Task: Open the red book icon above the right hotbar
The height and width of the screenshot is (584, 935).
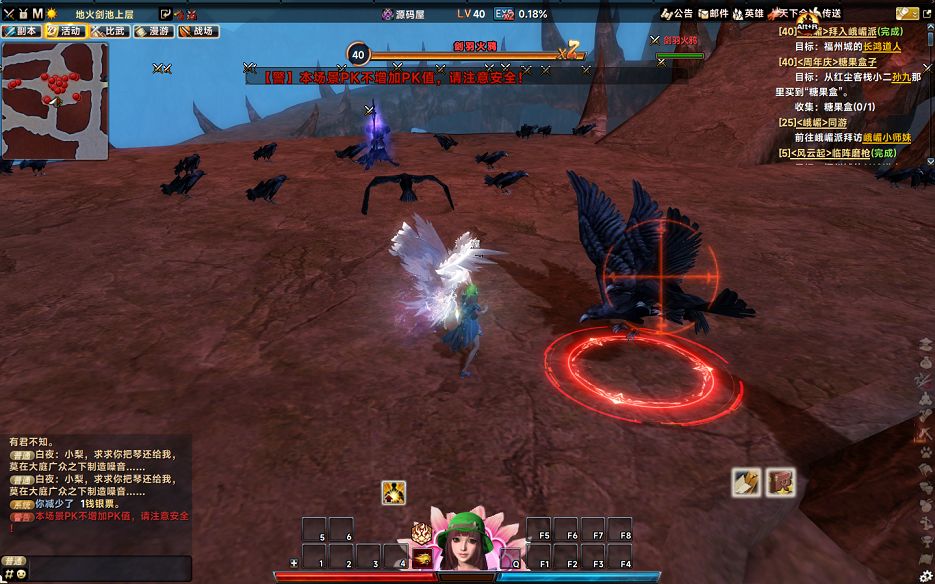Action: [780, 482]
